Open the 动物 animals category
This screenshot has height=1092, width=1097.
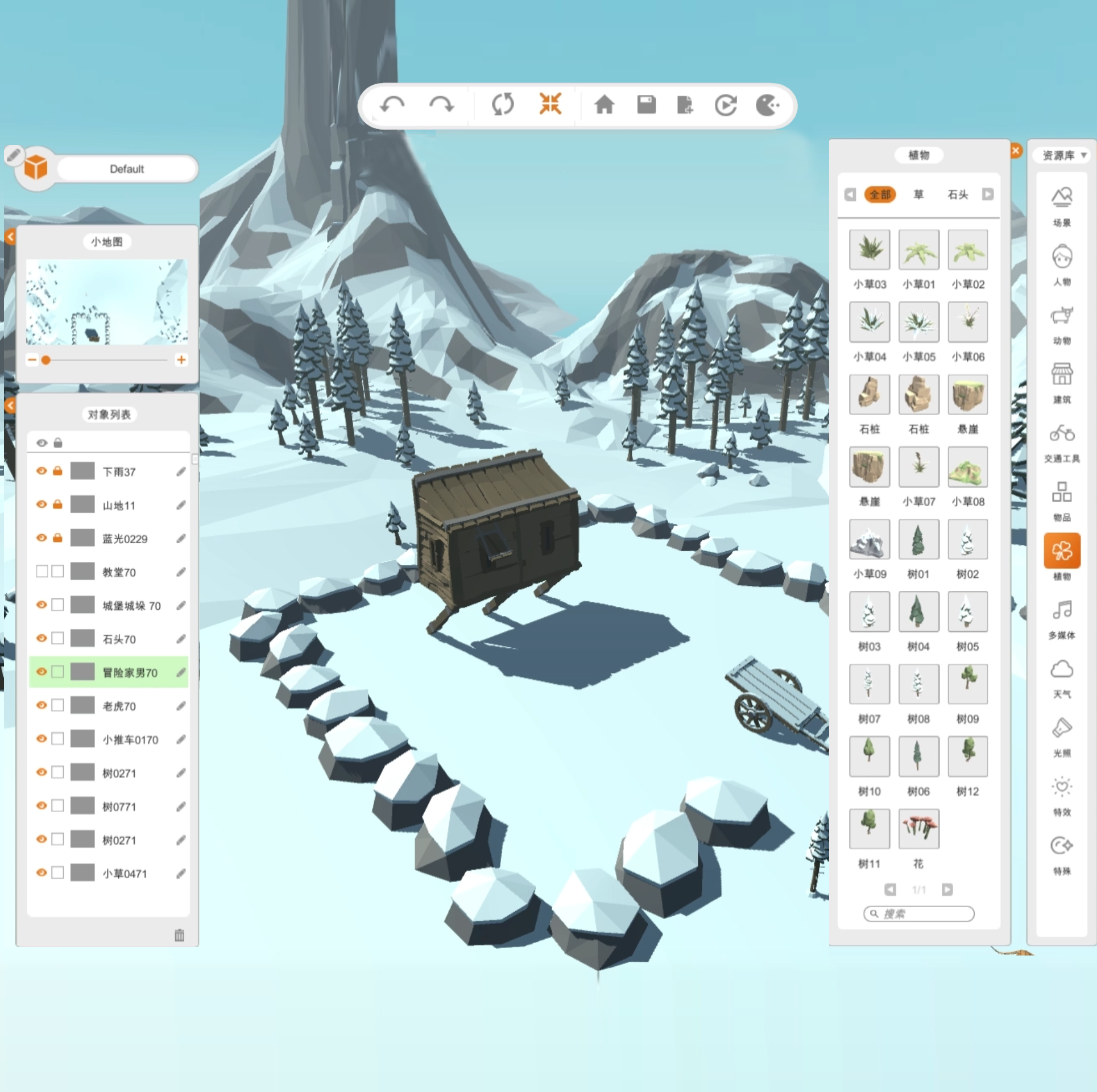point(1062,324)
